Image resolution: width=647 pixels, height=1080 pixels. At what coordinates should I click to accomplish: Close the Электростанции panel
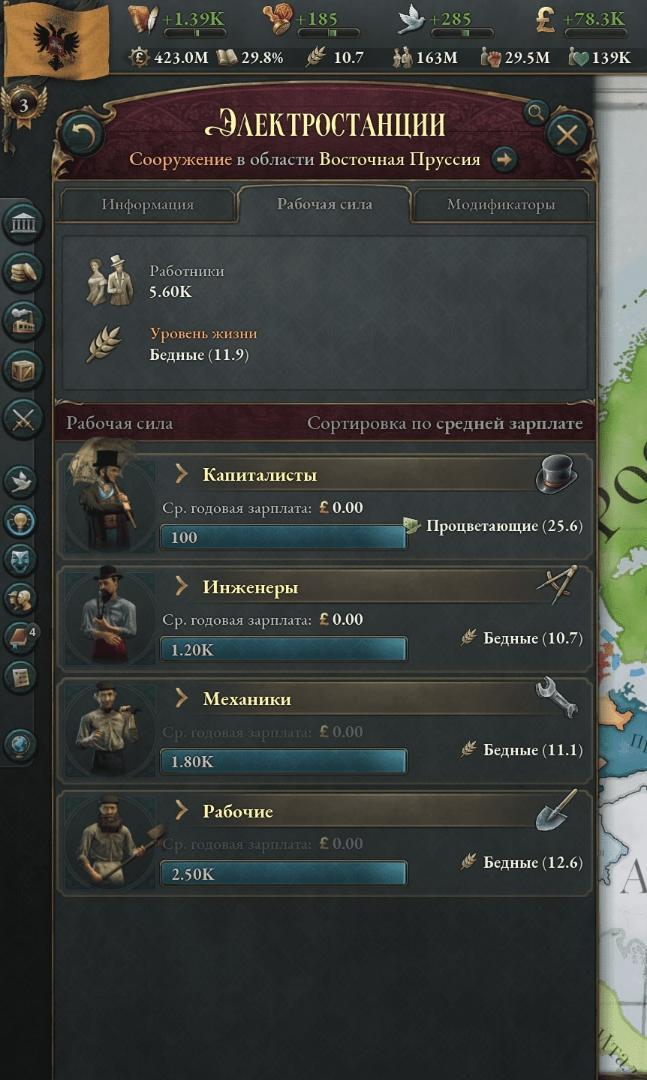[567, 134]
